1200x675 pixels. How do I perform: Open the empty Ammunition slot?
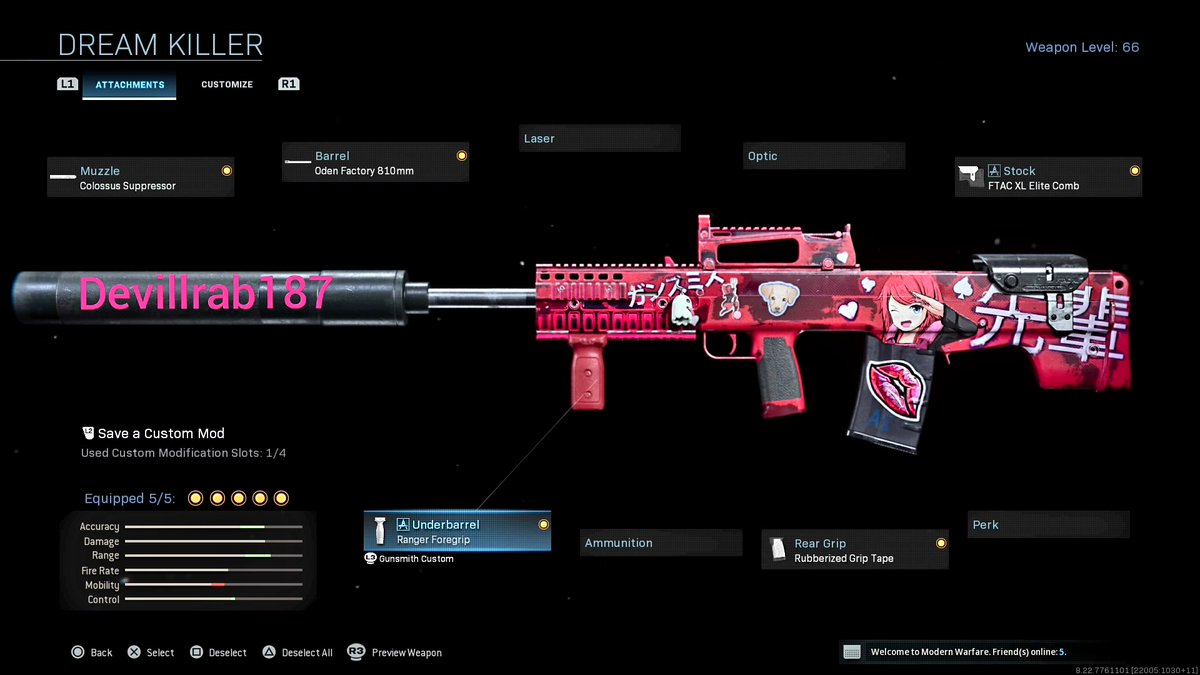coord(662,543)
